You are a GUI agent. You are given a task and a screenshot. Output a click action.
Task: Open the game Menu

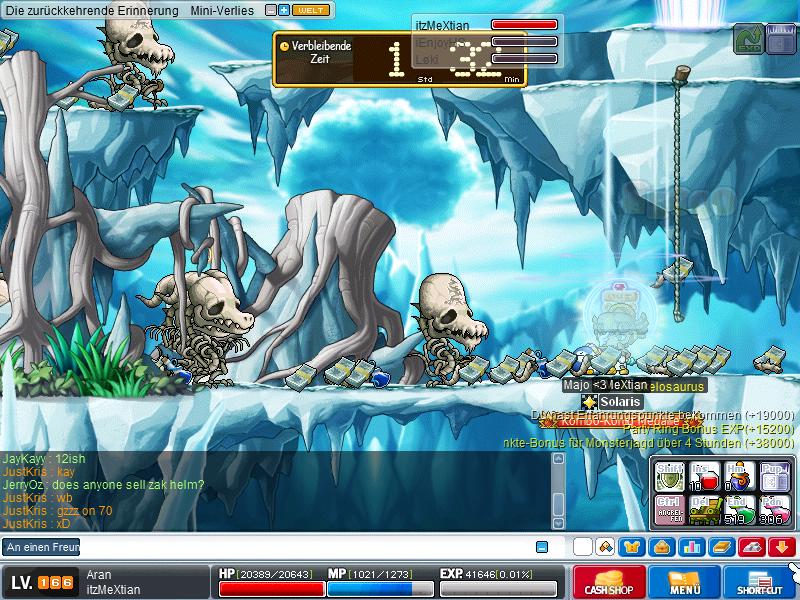(685, 583)
